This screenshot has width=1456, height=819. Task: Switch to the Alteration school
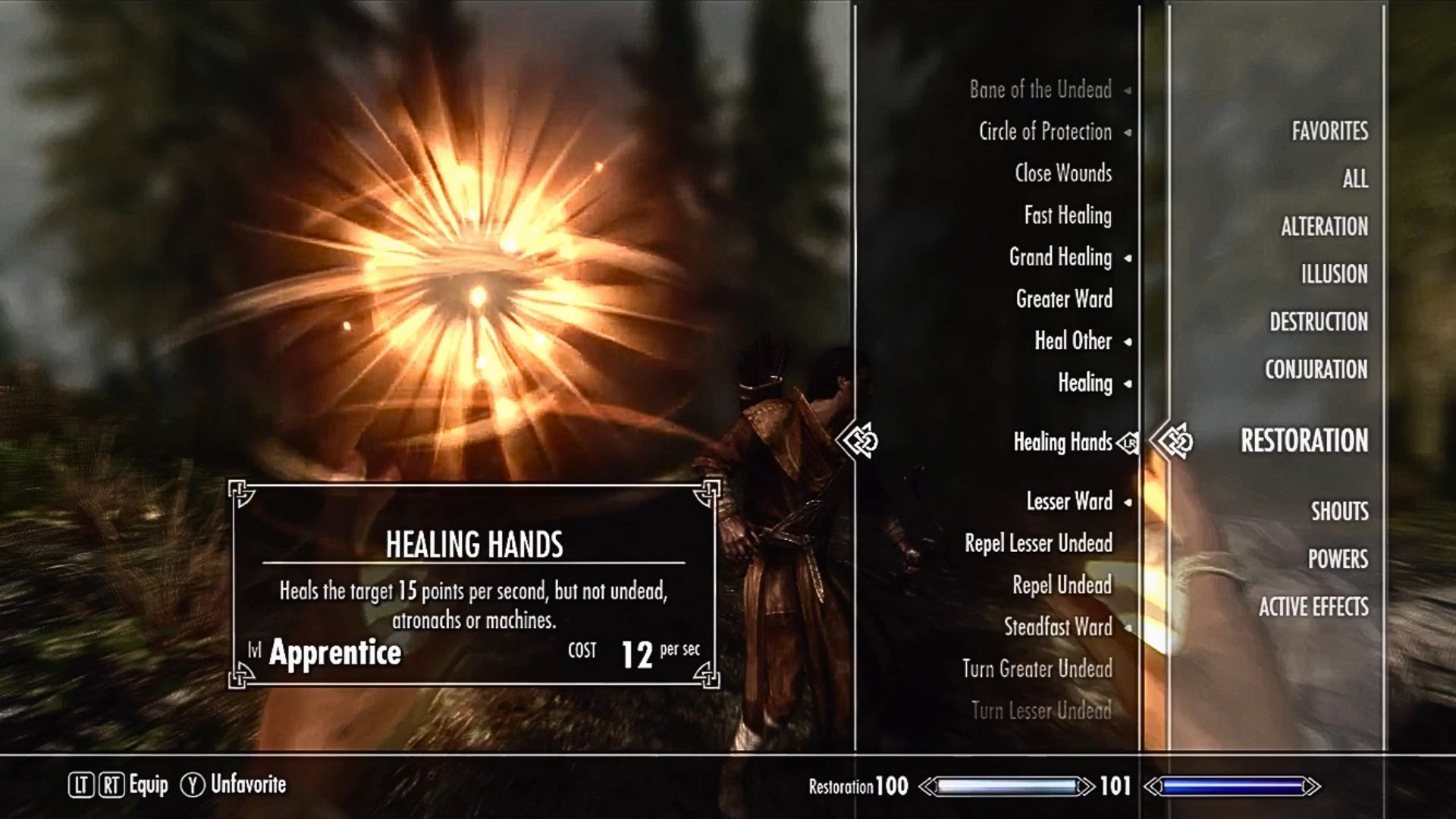click(x=1324, y=227)
